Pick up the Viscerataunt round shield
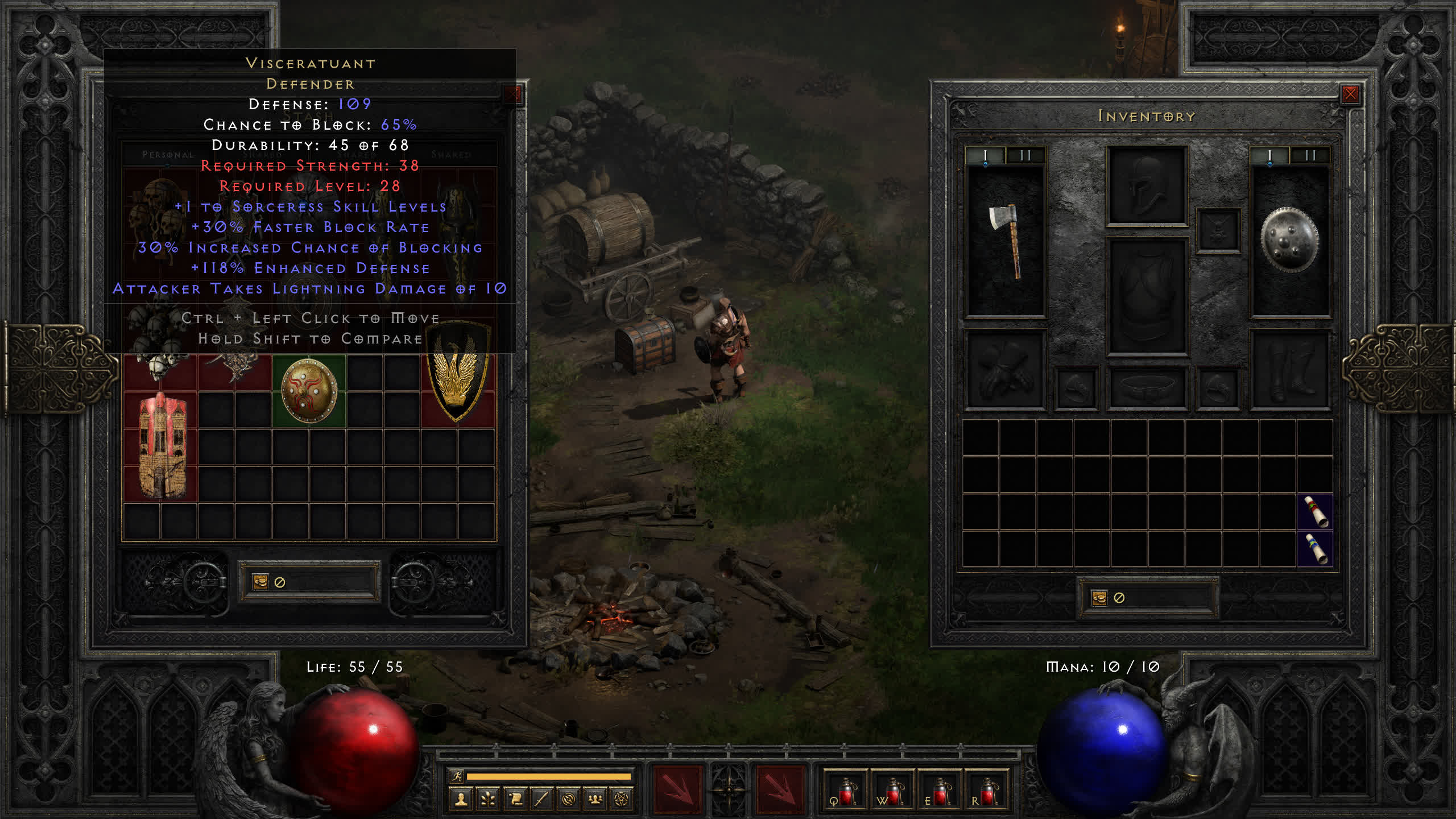 pos(309,390)
